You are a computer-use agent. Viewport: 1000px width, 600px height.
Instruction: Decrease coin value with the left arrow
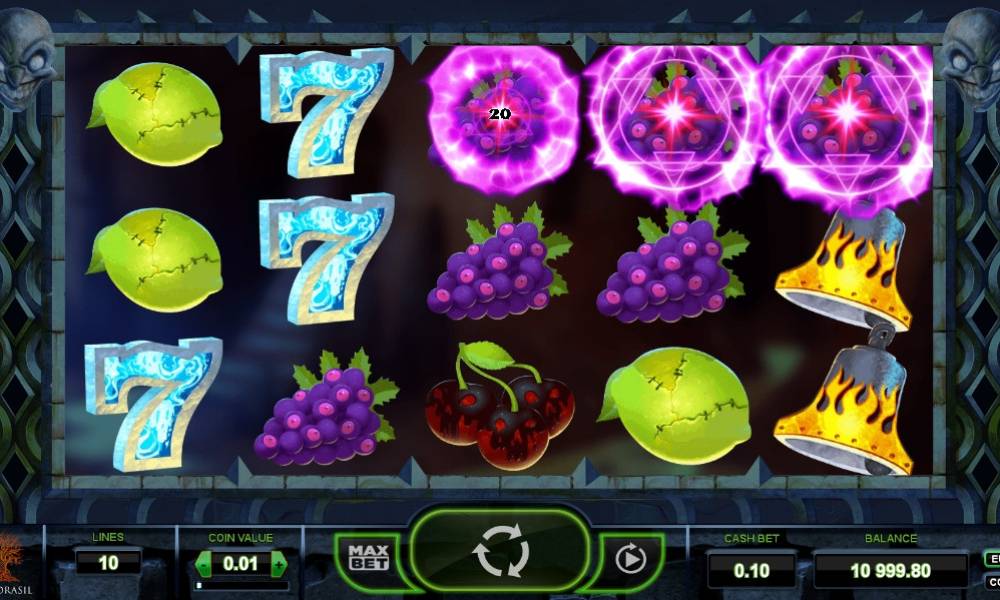[x=205, y=564]
